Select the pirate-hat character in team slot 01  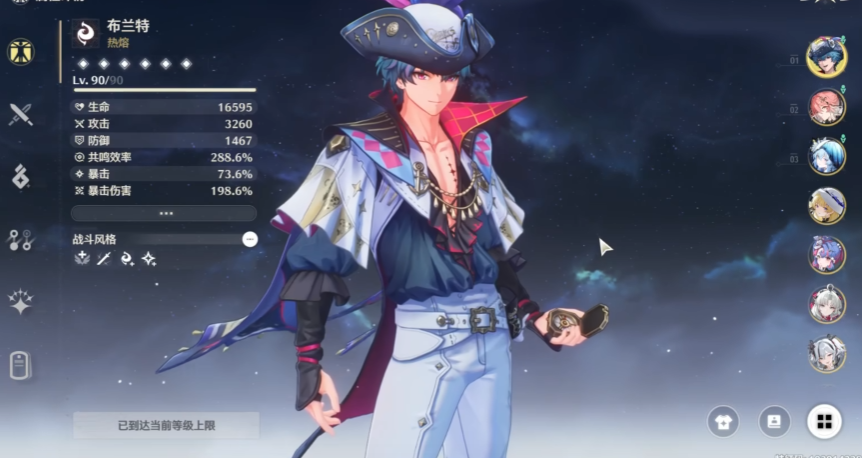point(827,57)
